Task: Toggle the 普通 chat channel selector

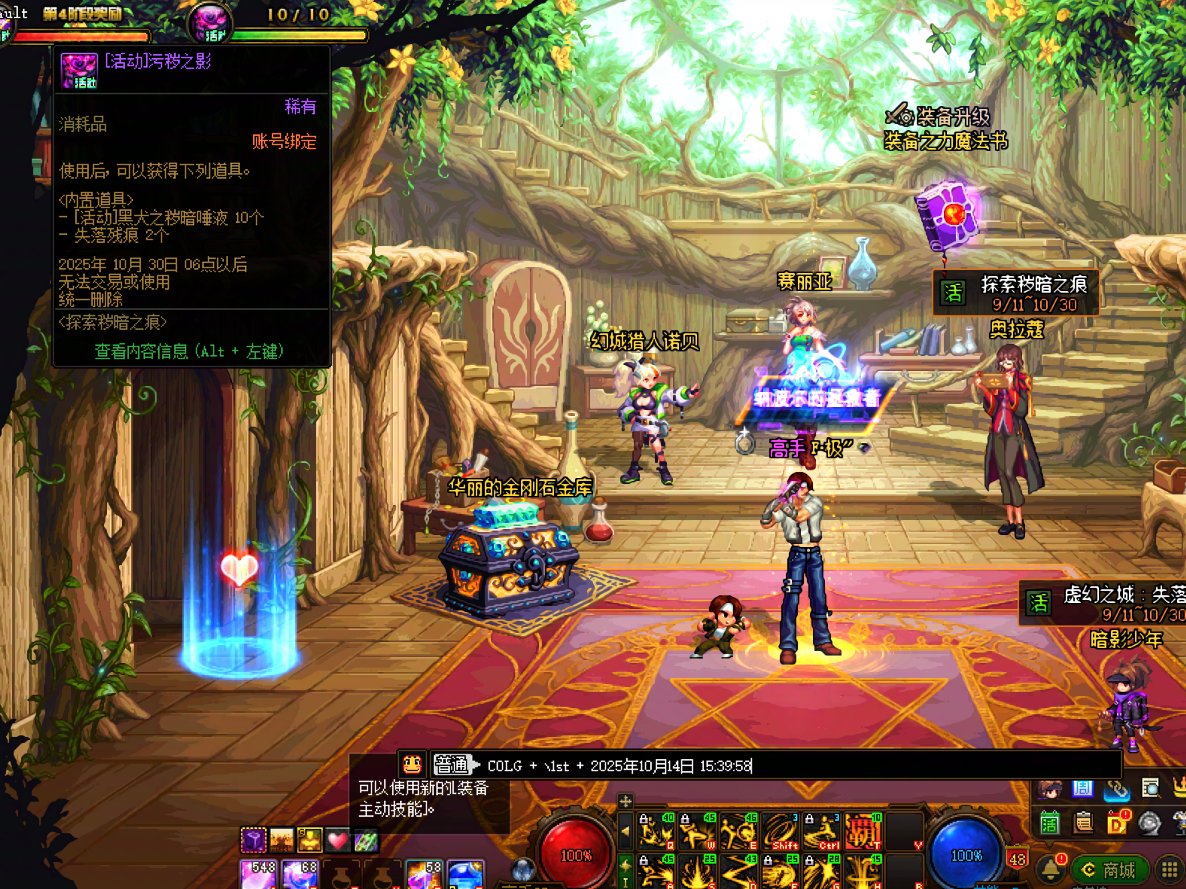Action: pyautogui.click(x=452, y=766)
